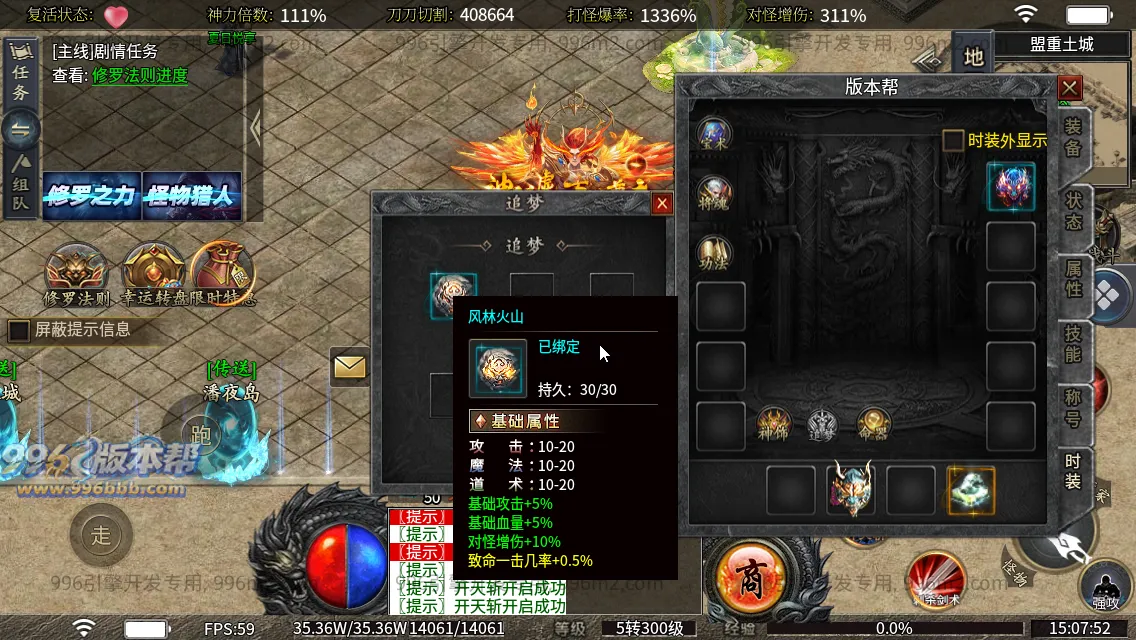
Task: Open the 命器 icon
Action: click(874, 424)
